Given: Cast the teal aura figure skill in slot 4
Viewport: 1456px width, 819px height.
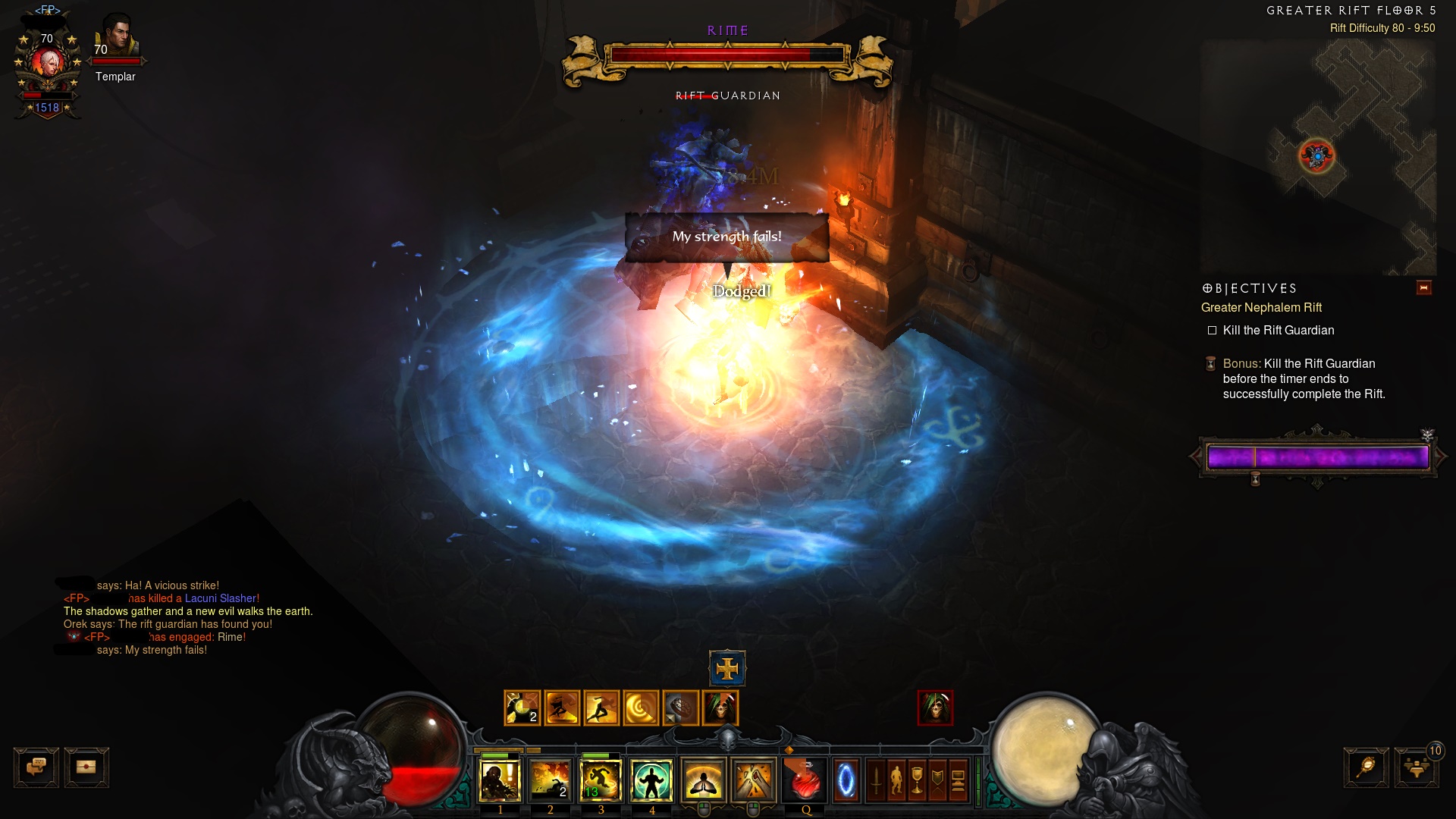Looking at the screenshot, I should tap(651, 780).
